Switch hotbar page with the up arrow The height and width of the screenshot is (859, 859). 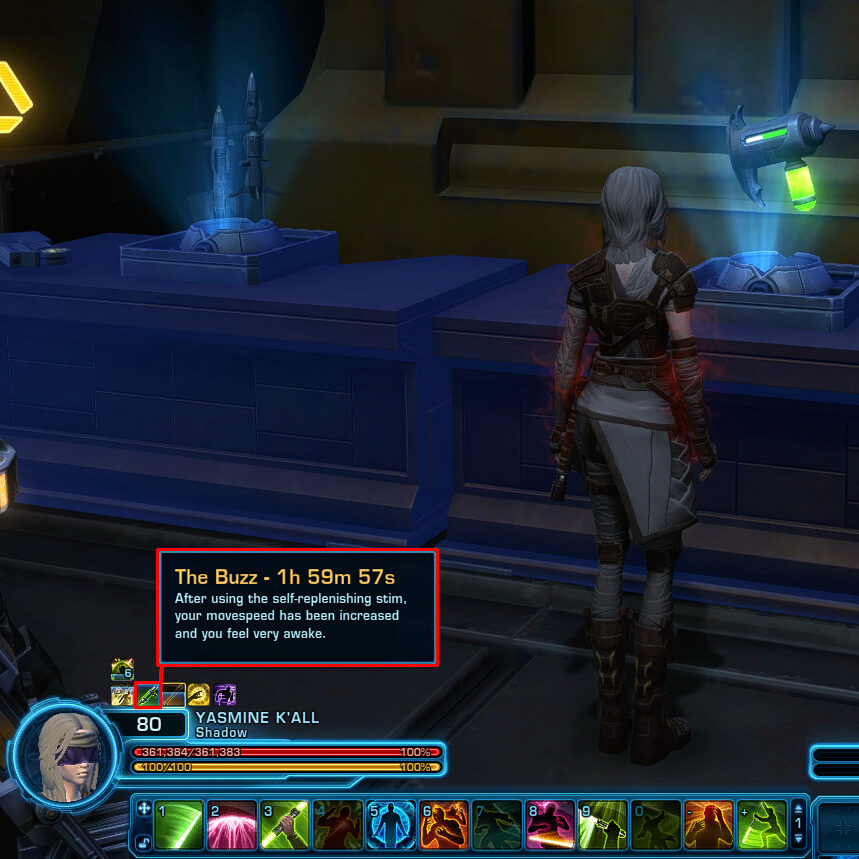798,808
